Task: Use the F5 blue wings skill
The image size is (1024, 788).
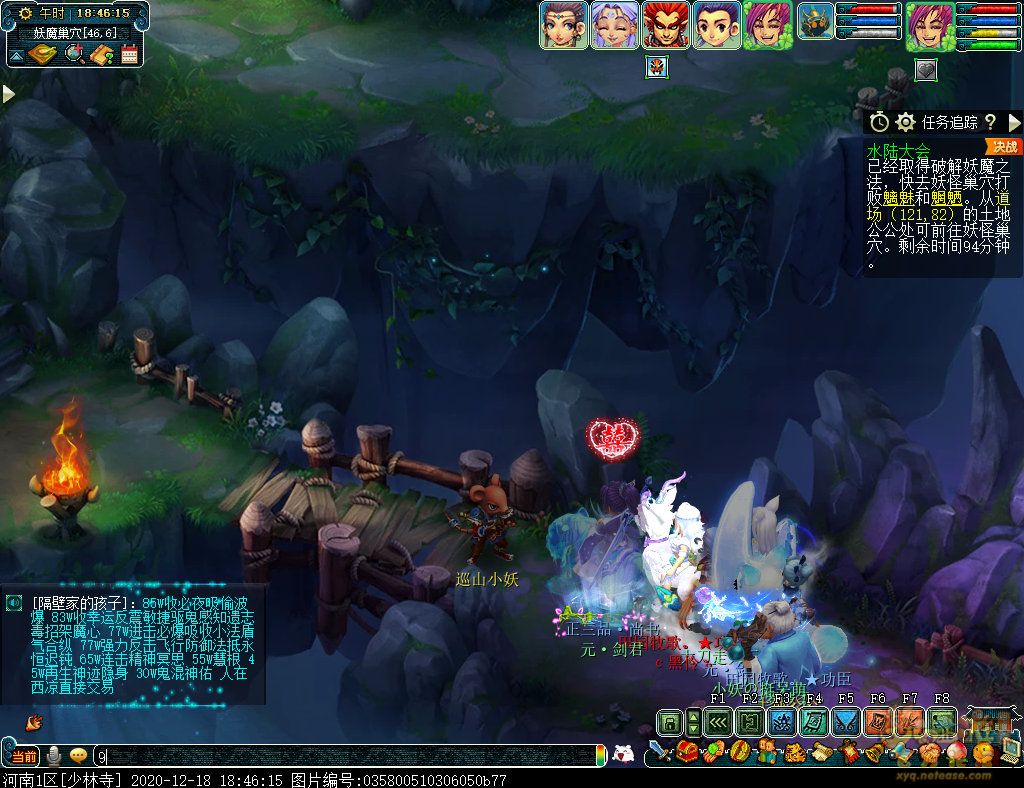Action: coord(846,721)
